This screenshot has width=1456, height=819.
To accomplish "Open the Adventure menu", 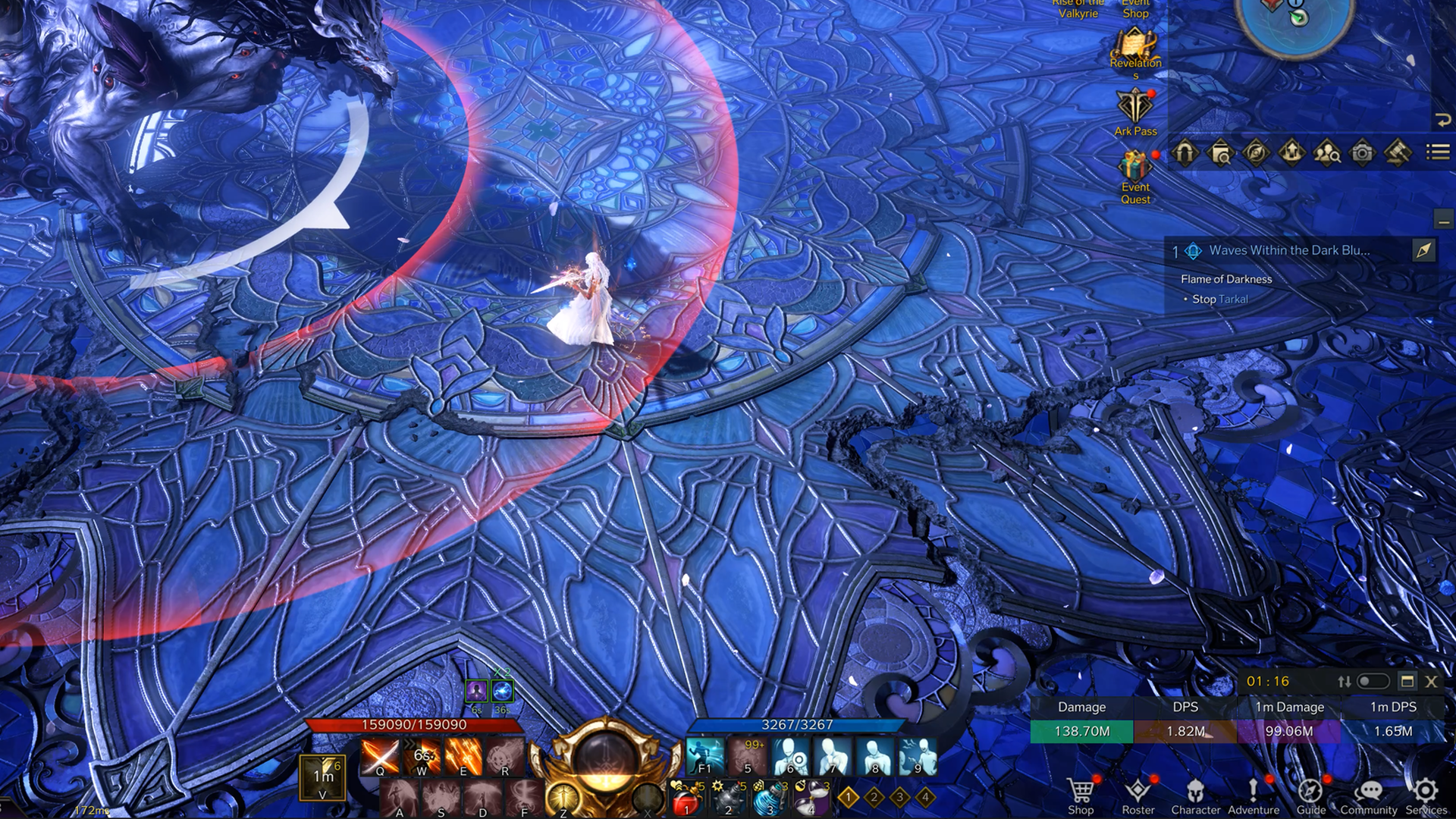I will click(x=1253, y=795).
